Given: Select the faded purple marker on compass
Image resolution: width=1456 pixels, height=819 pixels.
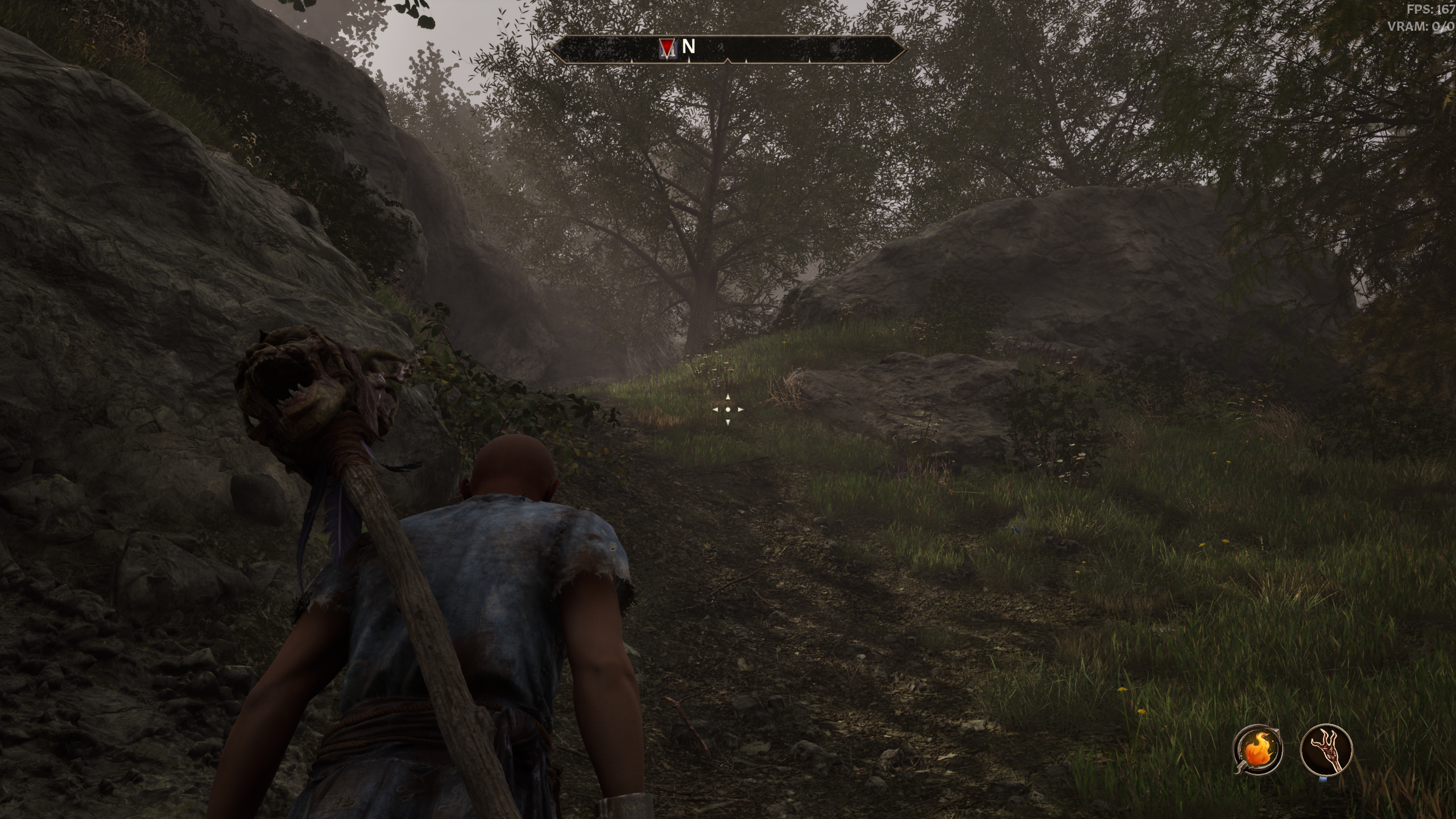Looking at the screenshot, I should click(834, 48).
